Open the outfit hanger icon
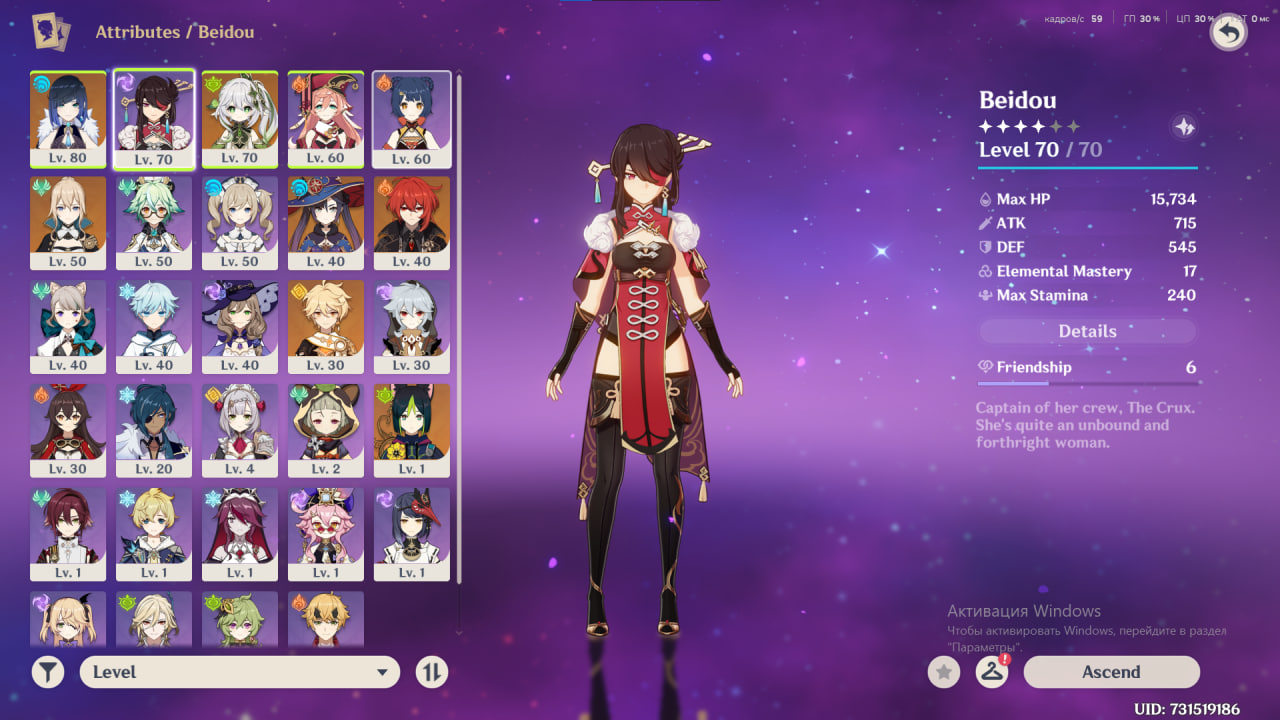The image size is (1280, 720). (x=991, y=672)
